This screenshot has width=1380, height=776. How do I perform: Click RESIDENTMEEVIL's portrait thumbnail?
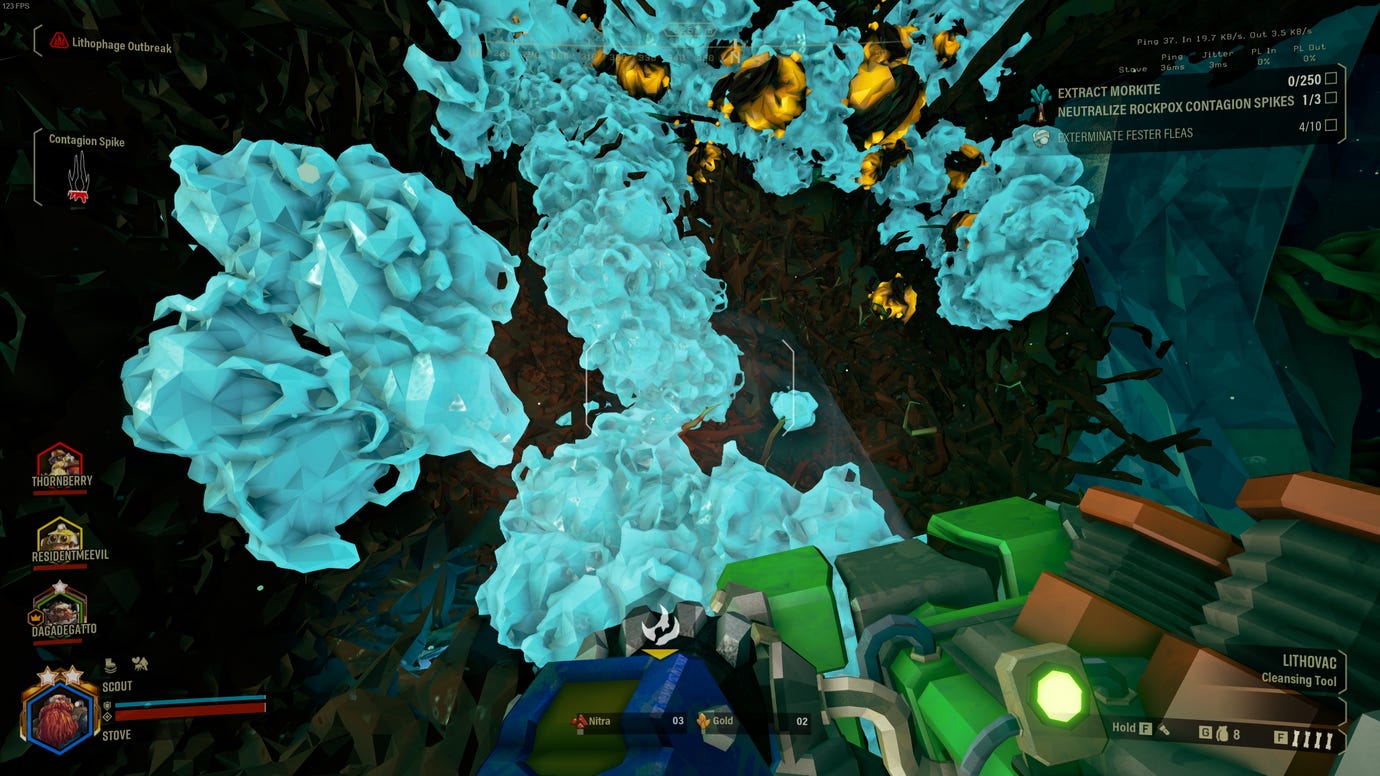58,536
